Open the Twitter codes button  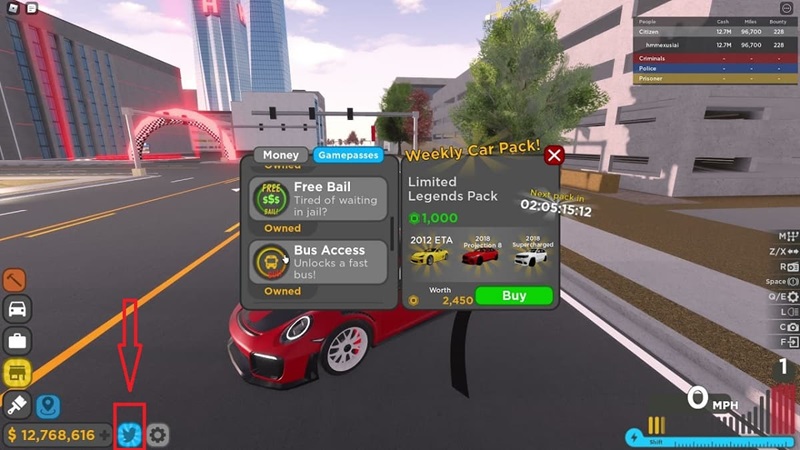click(129, 435)
